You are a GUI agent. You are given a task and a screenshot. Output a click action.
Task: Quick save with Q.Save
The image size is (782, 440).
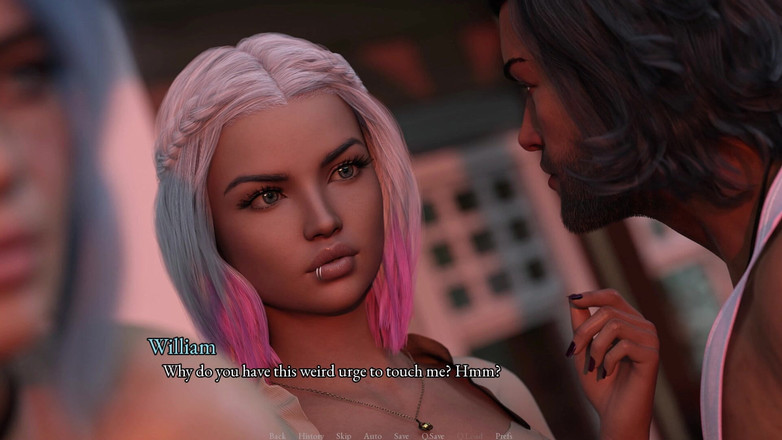point(433,436)
